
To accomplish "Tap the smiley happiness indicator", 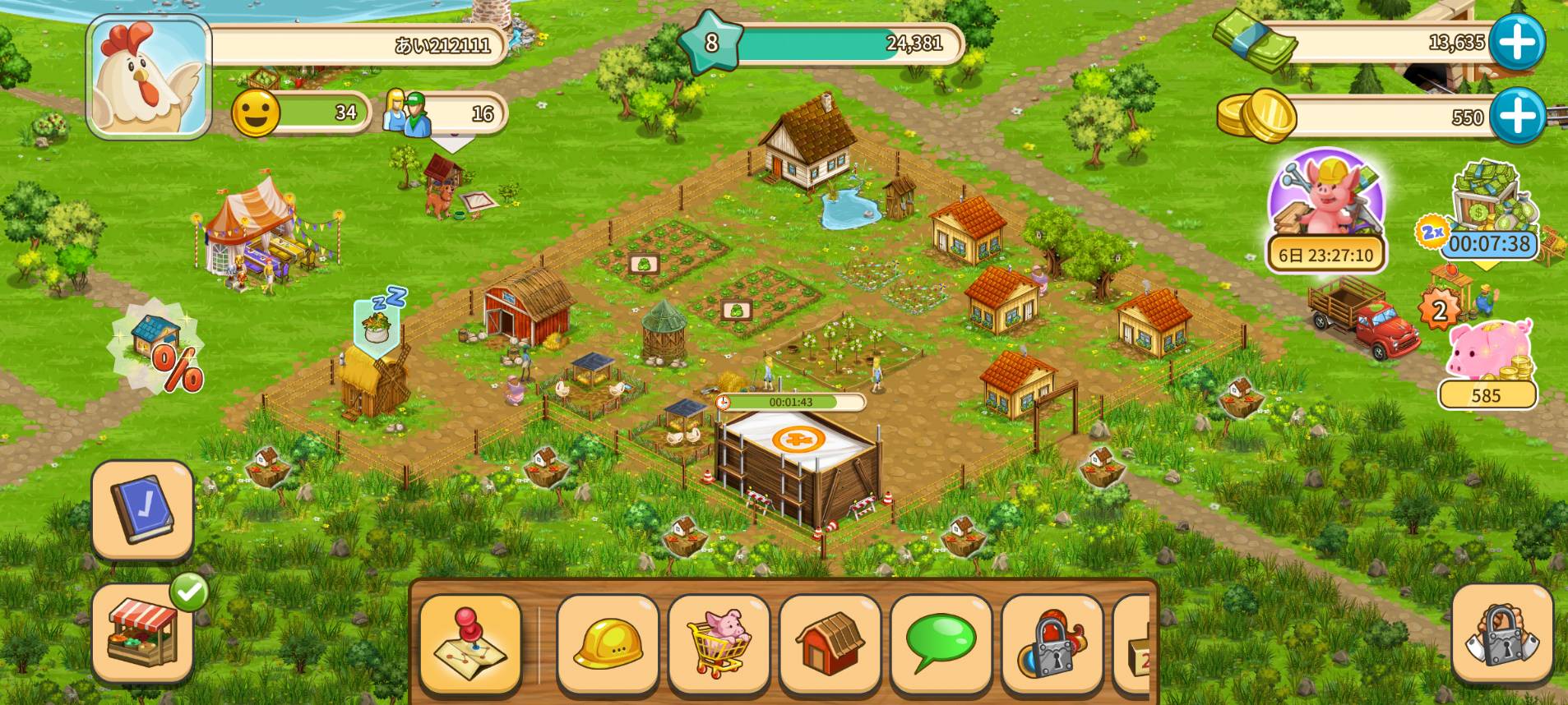I will click(x=256, y=113).
